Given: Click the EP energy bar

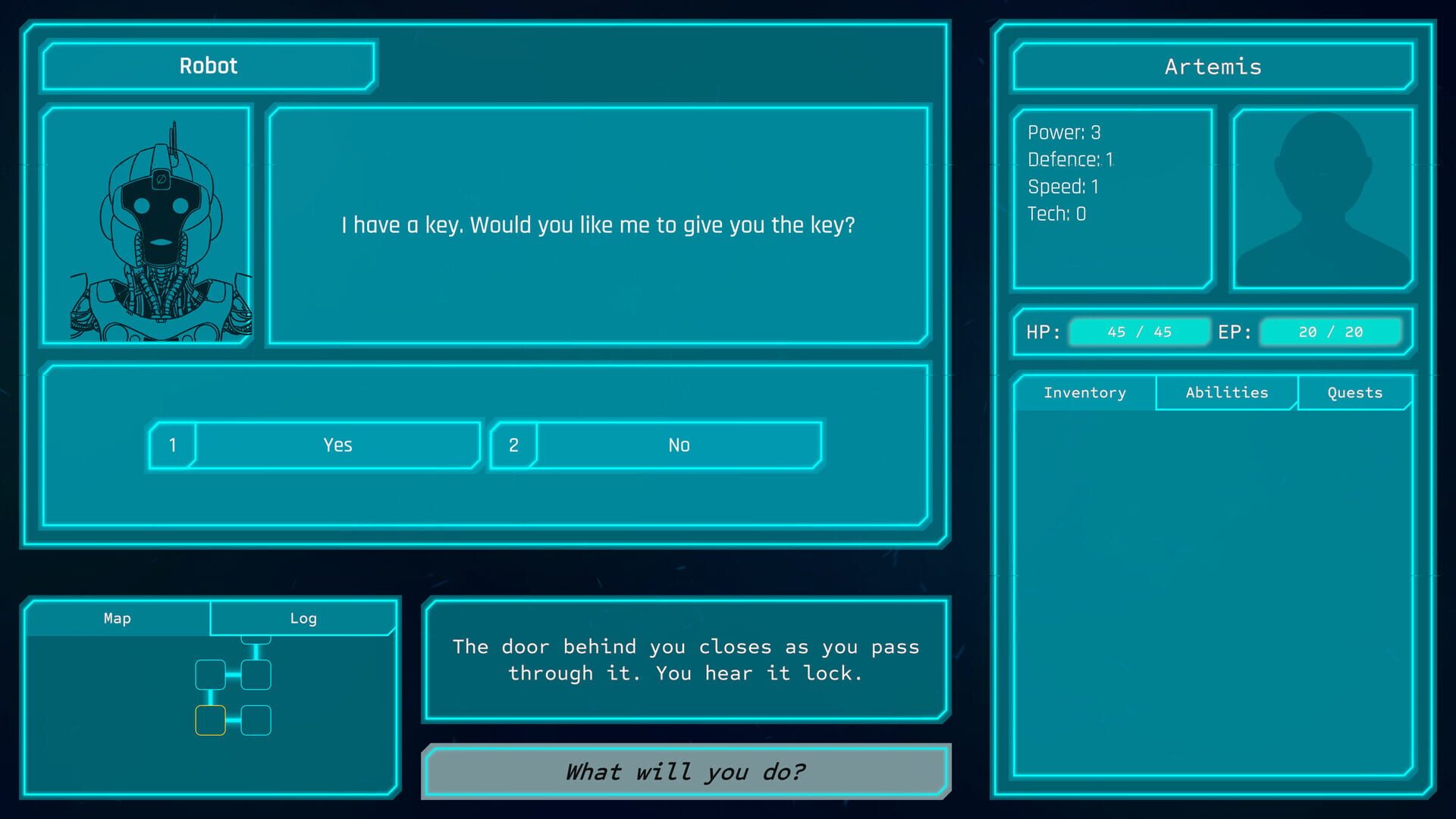Looking at the screenshot, I should (1331, 331).
